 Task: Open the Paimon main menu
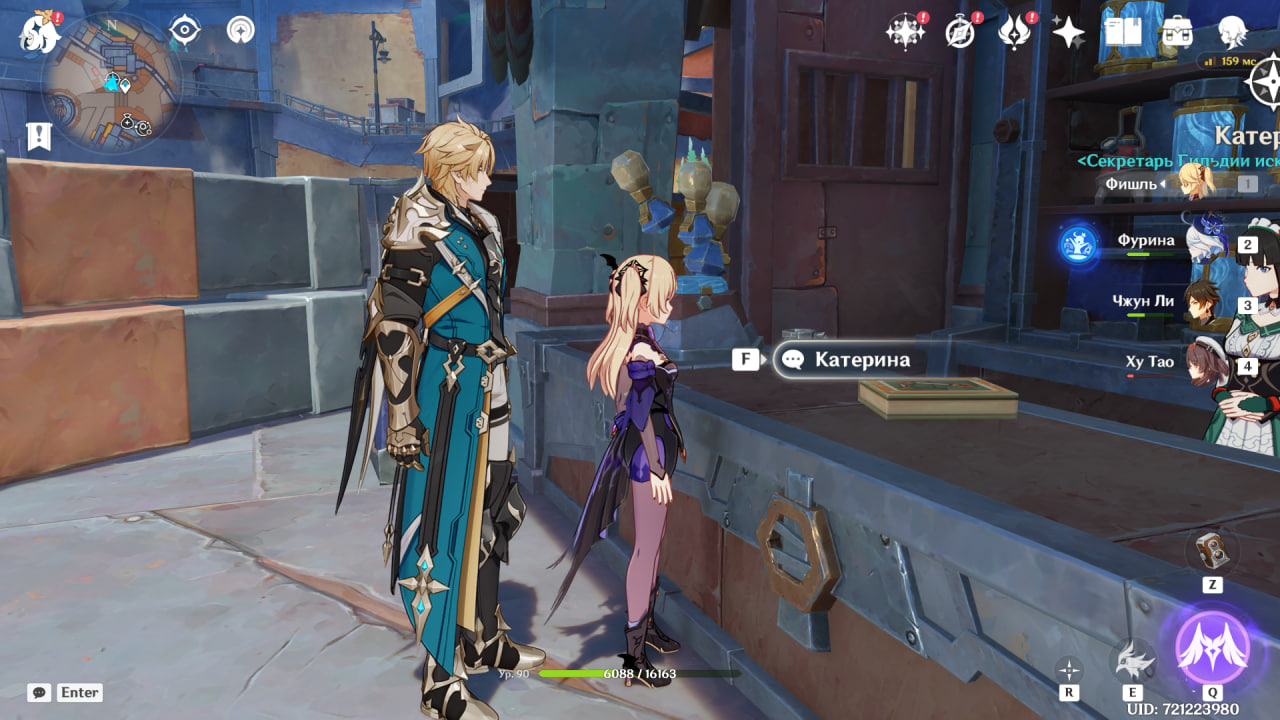click(x=39, y=33)
